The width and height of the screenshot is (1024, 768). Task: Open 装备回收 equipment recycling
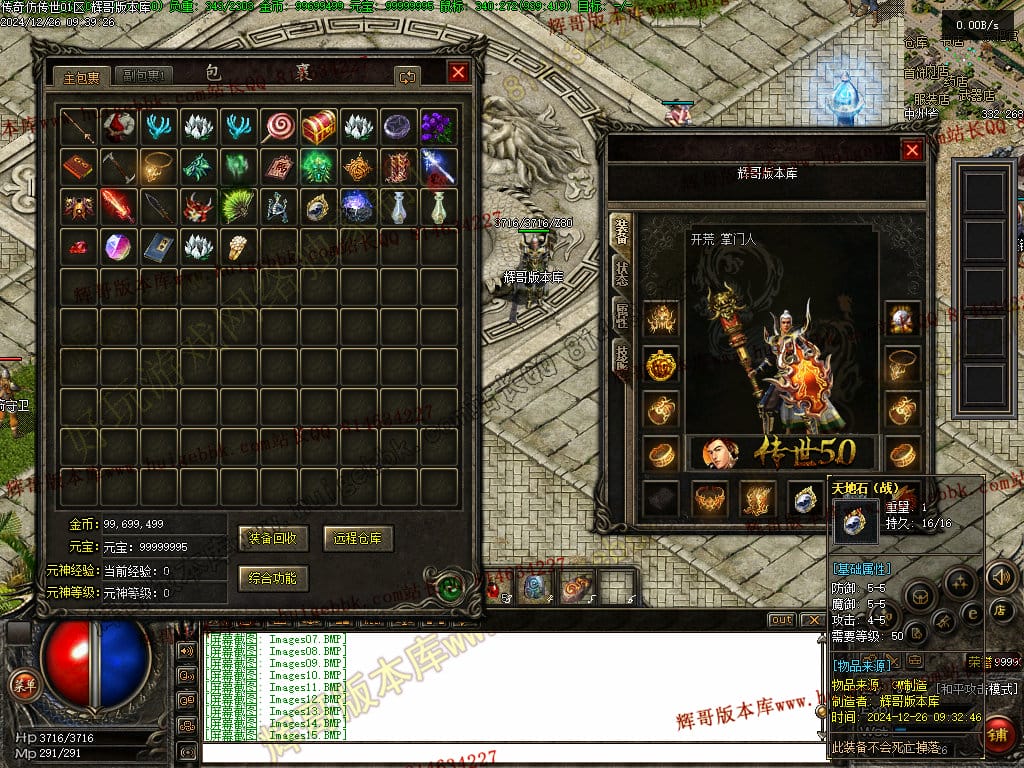point(274,538)
